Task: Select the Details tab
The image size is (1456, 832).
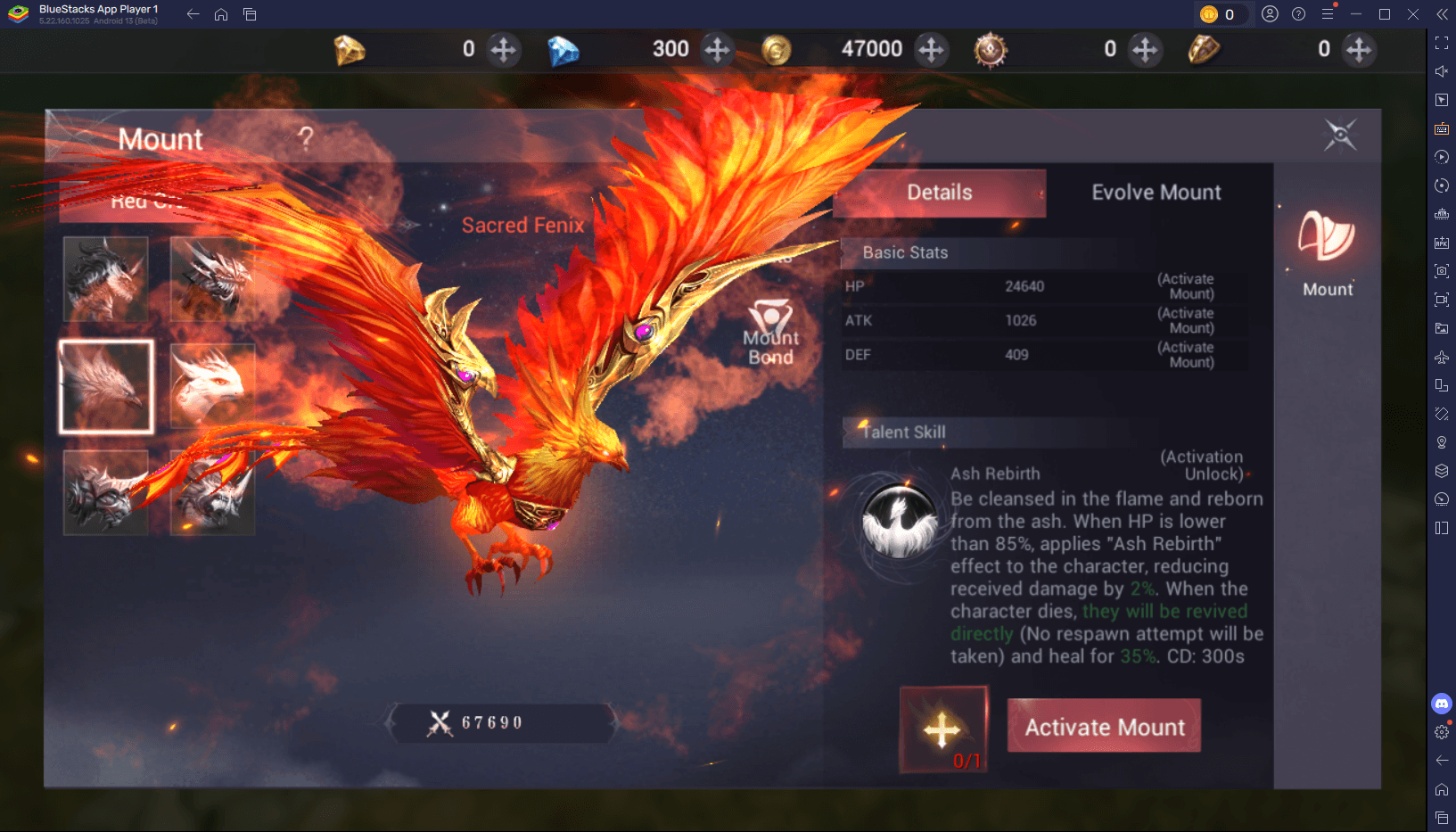Action: pos(939,192)
